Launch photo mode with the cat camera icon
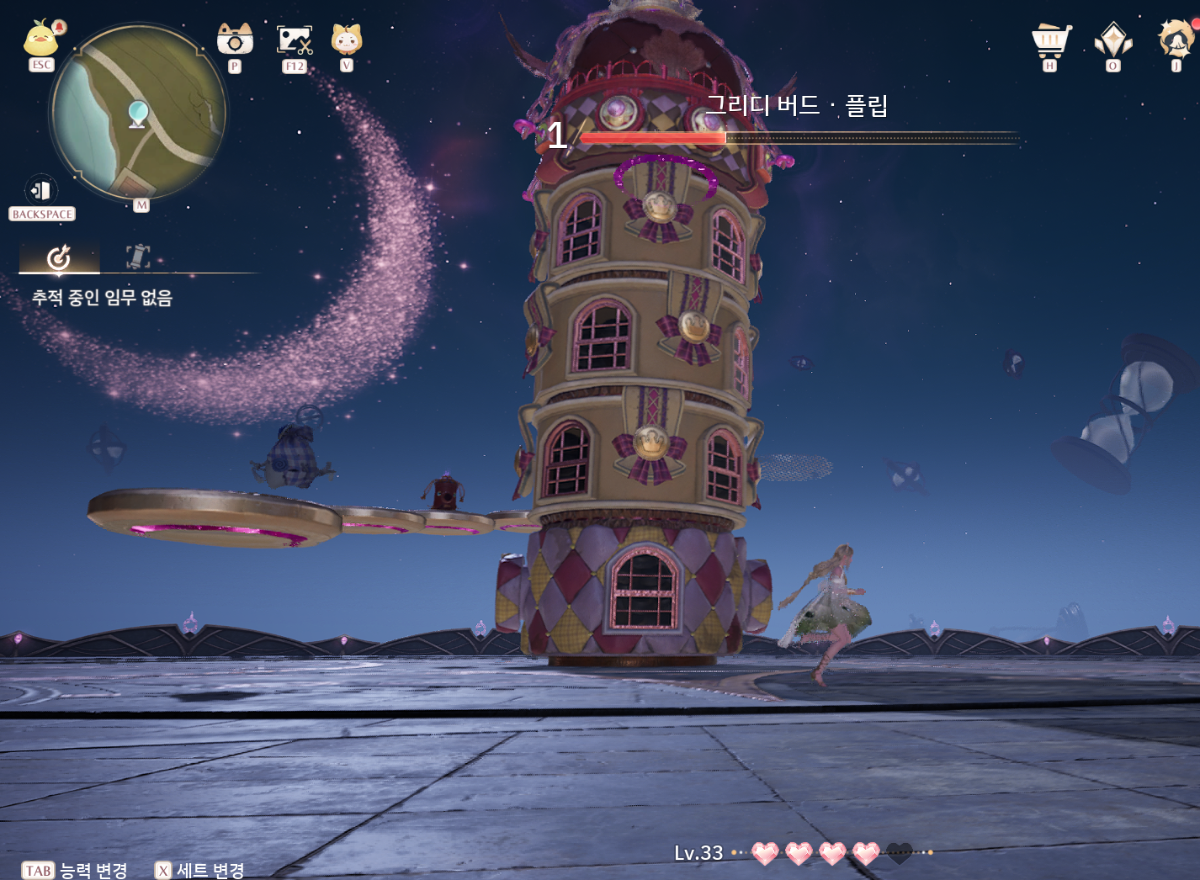The width and height of the screenshot is (1200, 880). coord(234,39)
